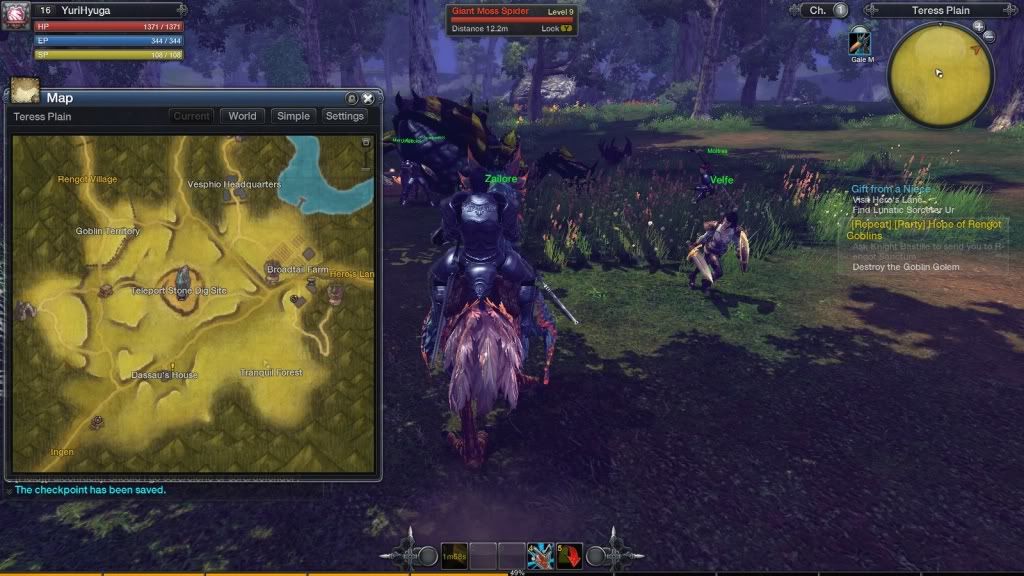The width and height of the screenshot is (1024, 576).
Task: Select Rengot Village on the map
Action: click(x=86, y=180)
